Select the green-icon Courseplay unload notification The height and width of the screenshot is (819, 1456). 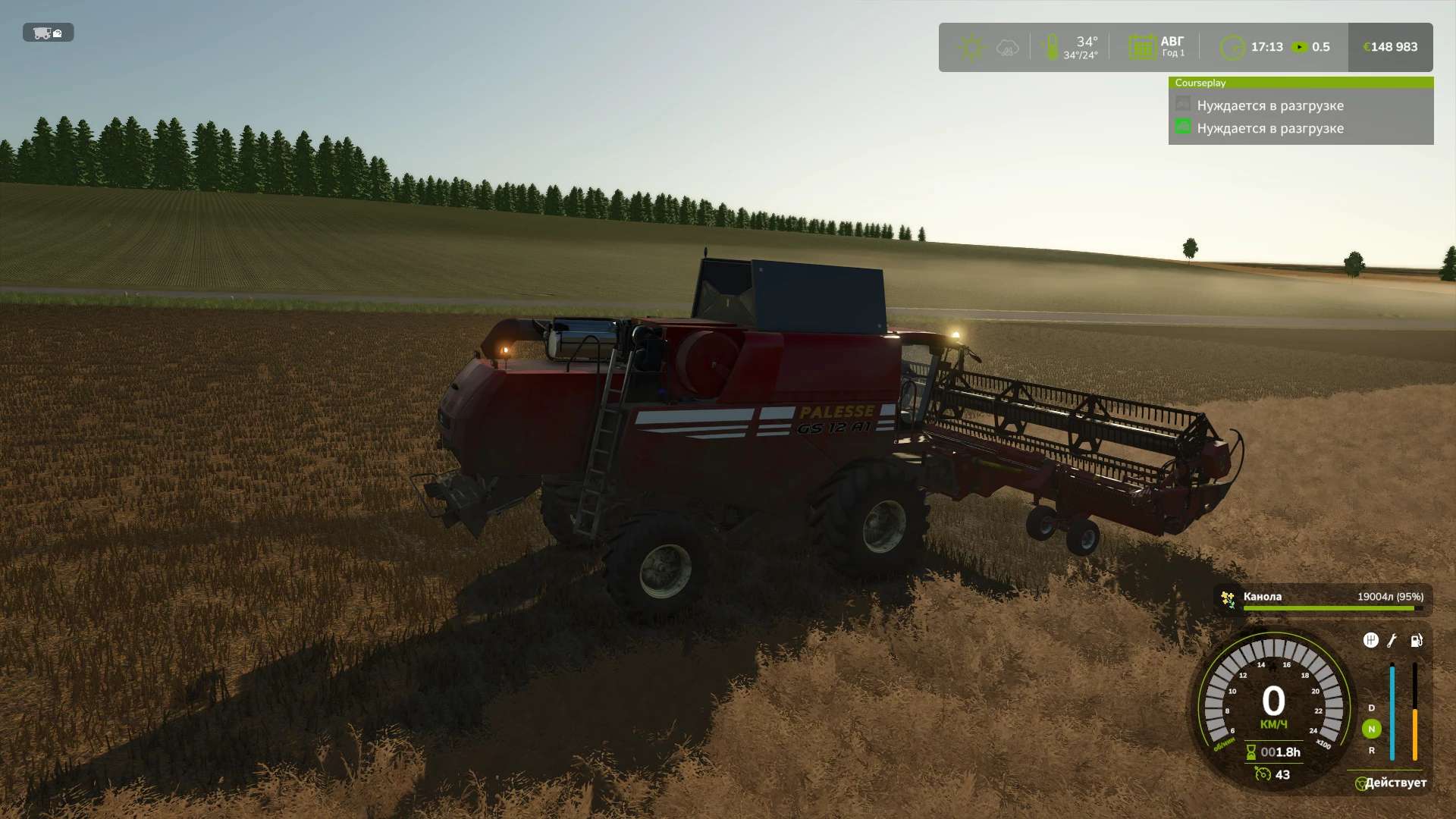tap(1269, 128)
